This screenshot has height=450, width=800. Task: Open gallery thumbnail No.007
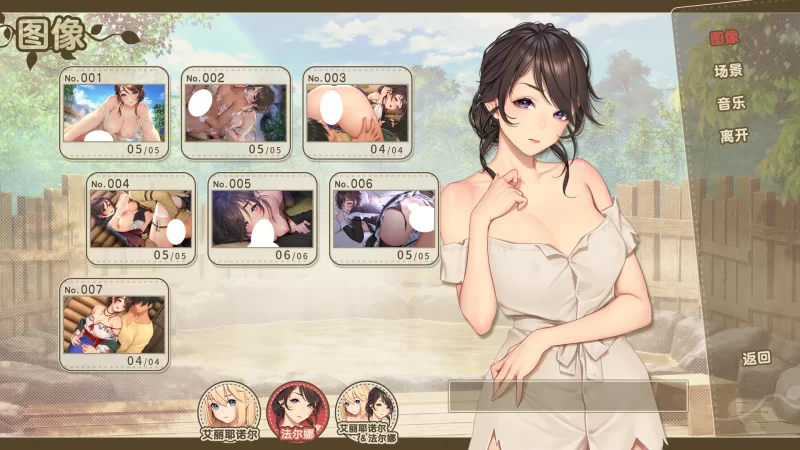pos(113,324)
